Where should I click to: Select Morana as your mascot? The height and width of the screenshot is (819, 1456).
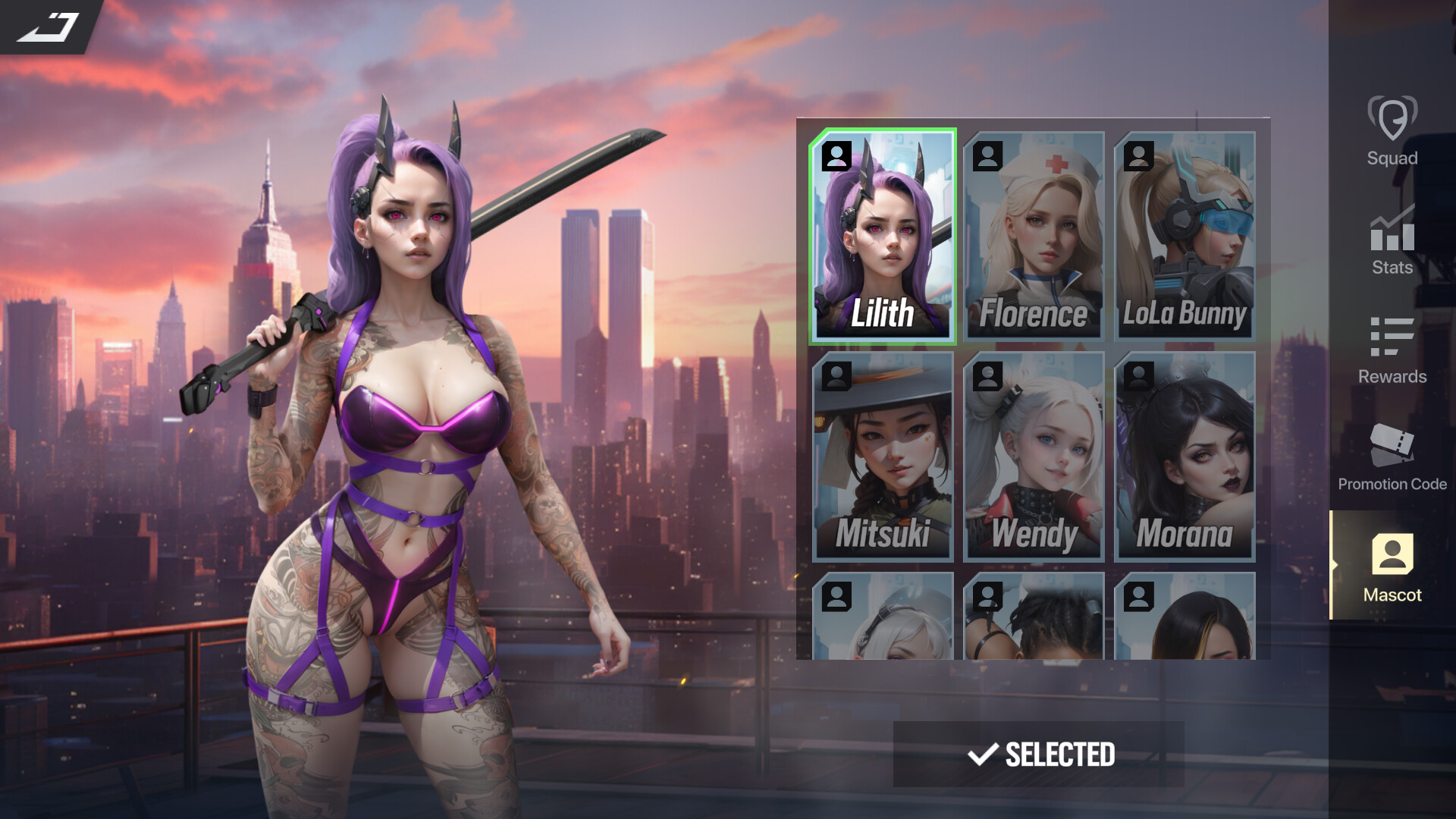[1185, 457]
